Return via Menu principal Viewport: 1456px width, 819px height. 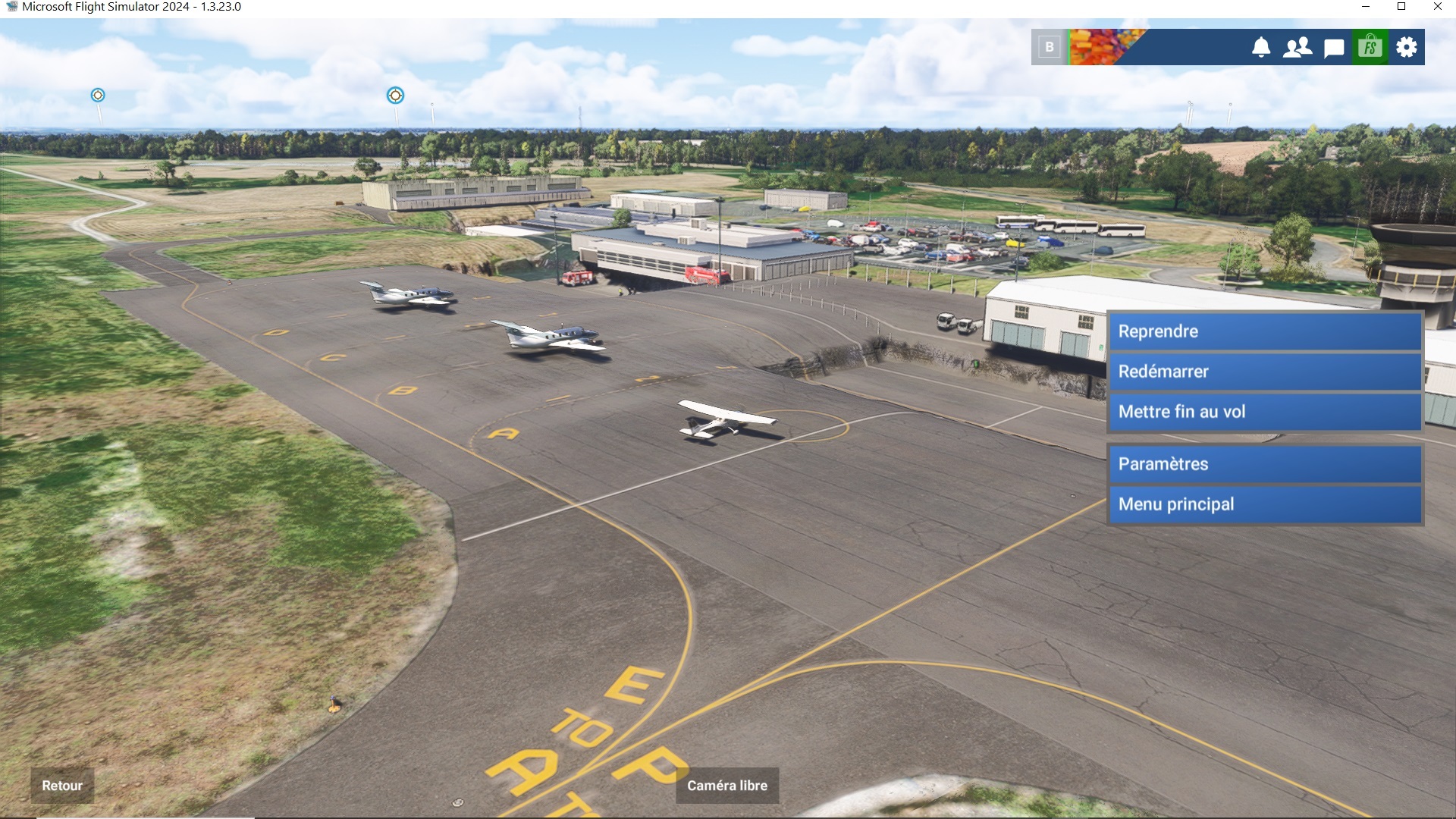point(1264,504)
